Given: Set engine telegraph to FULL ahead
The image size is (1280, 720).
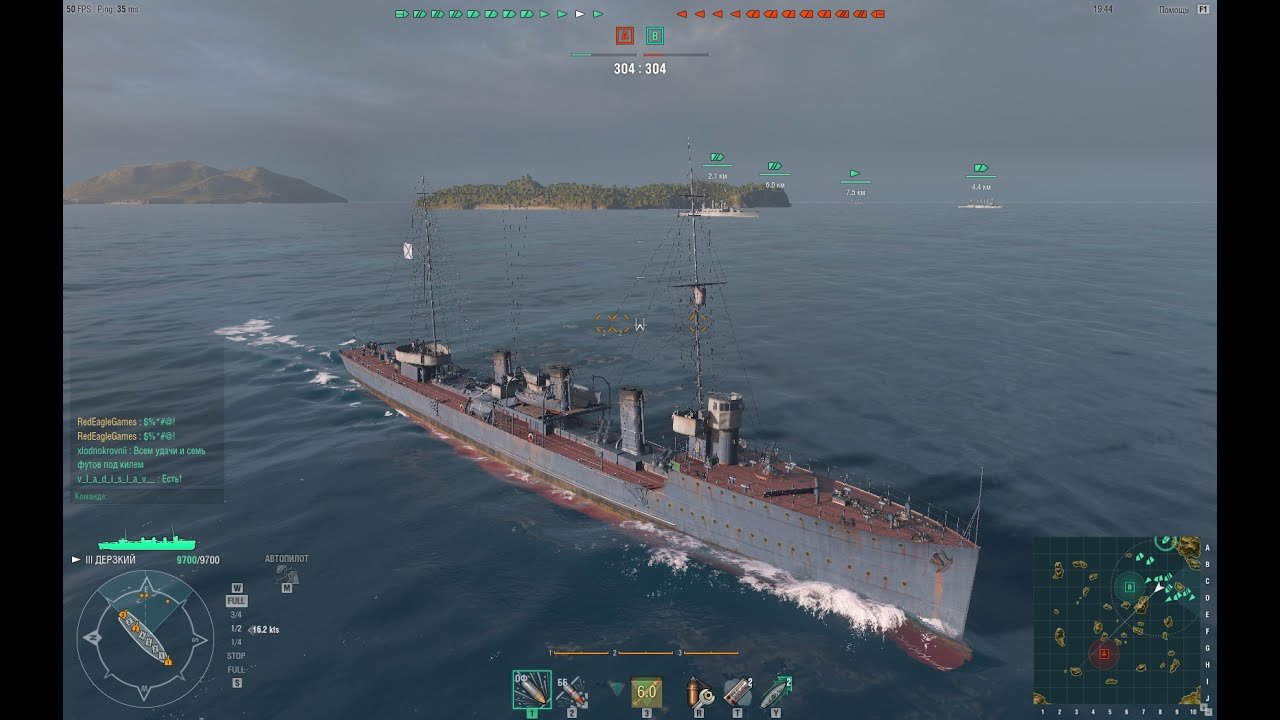Looking at the screenshot, I should tap(237, 601).
